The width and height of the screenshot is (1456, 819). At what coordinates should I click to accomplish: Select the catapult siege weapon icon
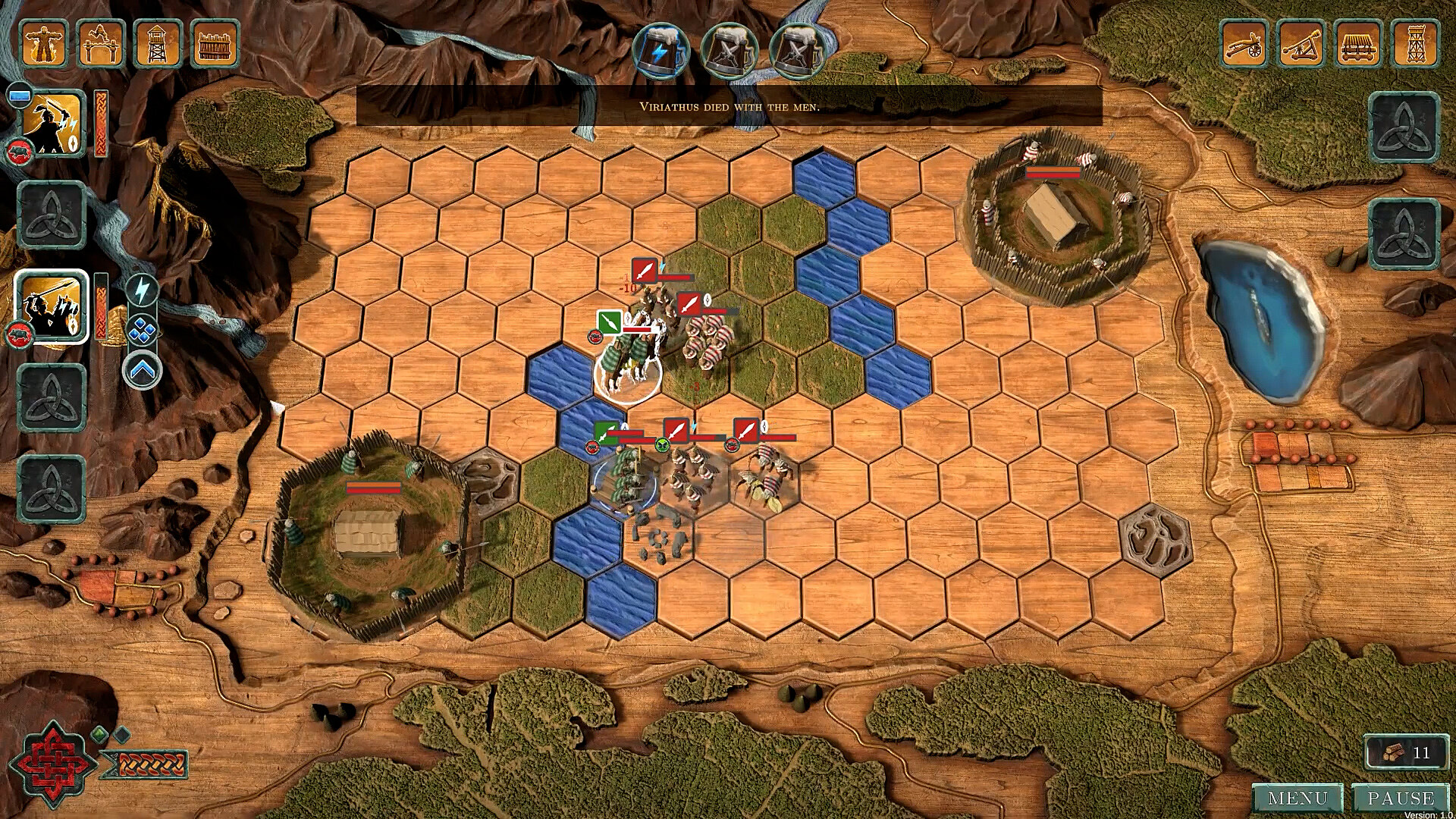point(1301,45)
